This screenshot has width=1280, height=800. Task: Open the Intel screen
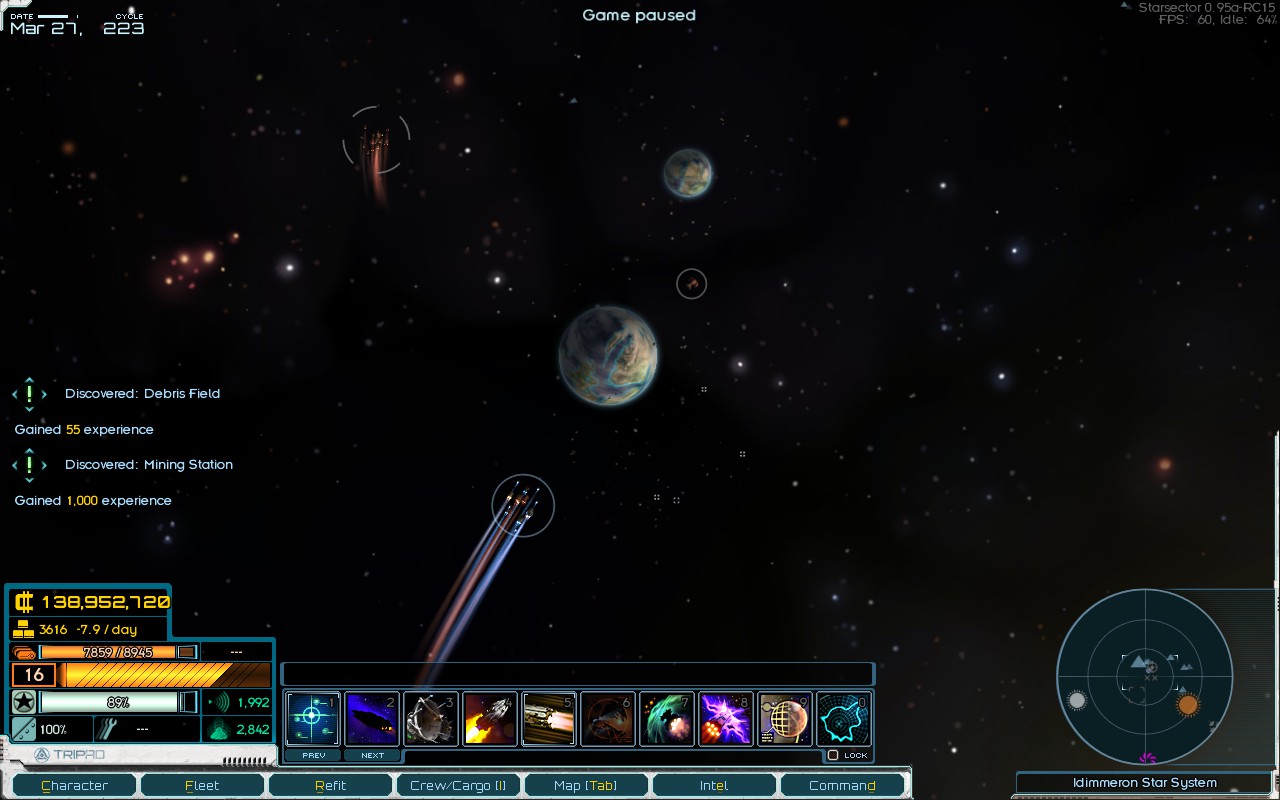[713, 785]
